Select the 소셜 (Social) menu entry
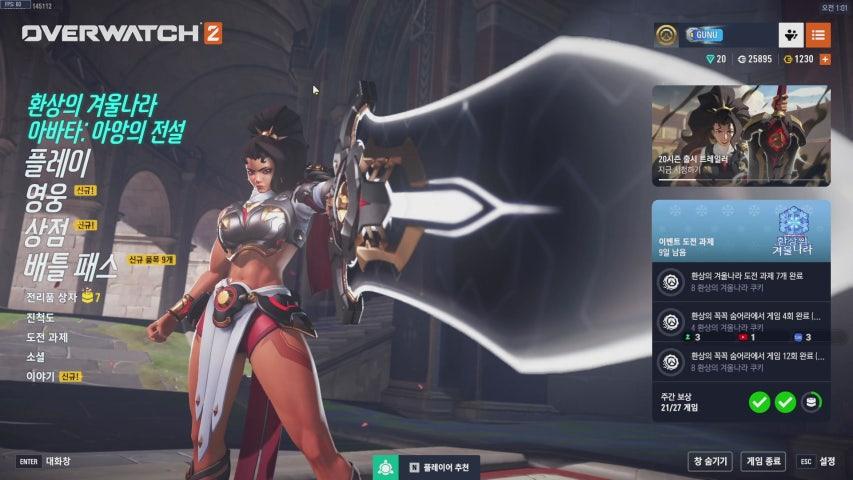 pyautogui.click(x=36, y=356)
